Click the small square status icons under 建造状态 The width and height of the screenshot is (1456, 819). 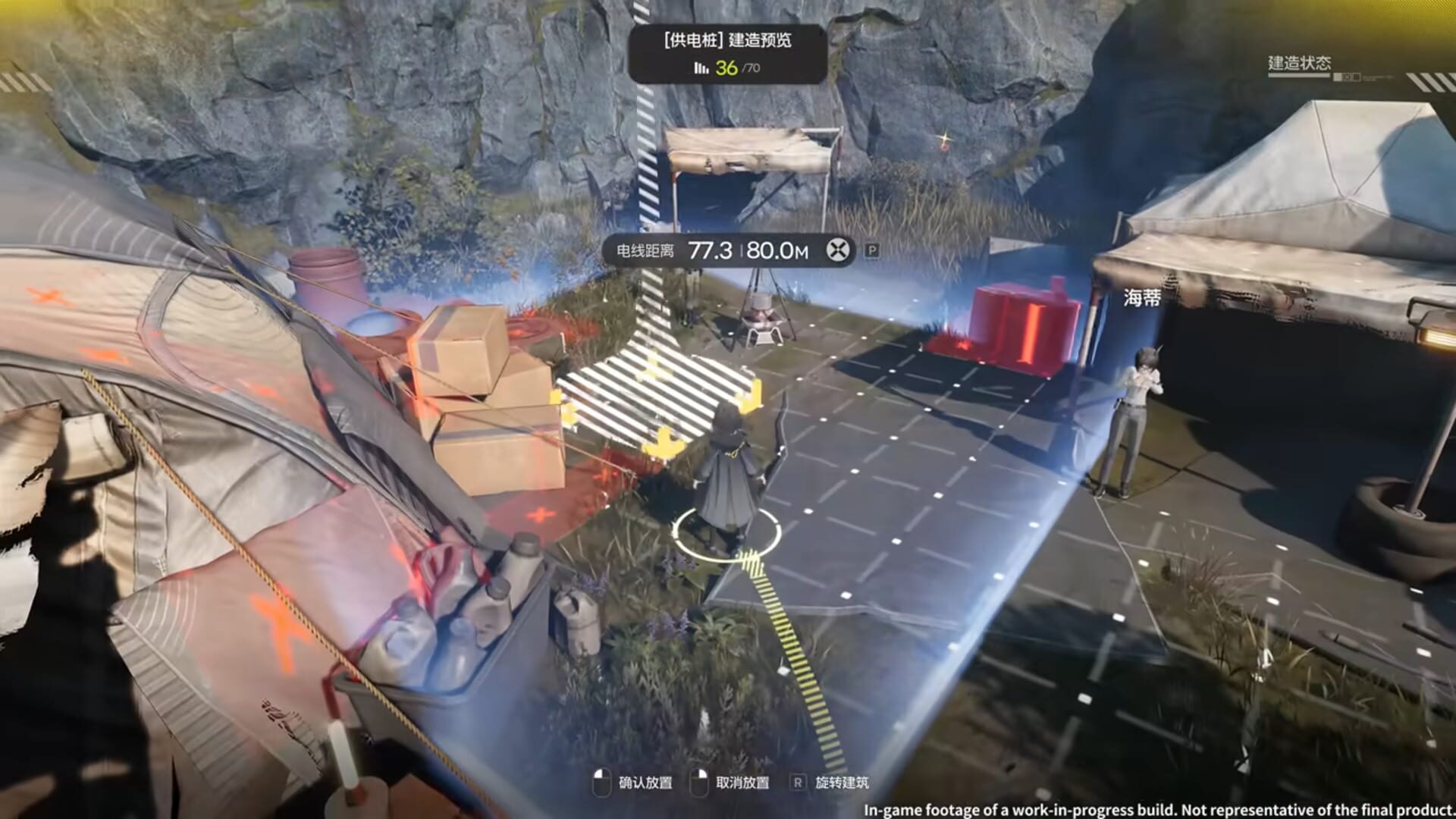point(1348,77)
